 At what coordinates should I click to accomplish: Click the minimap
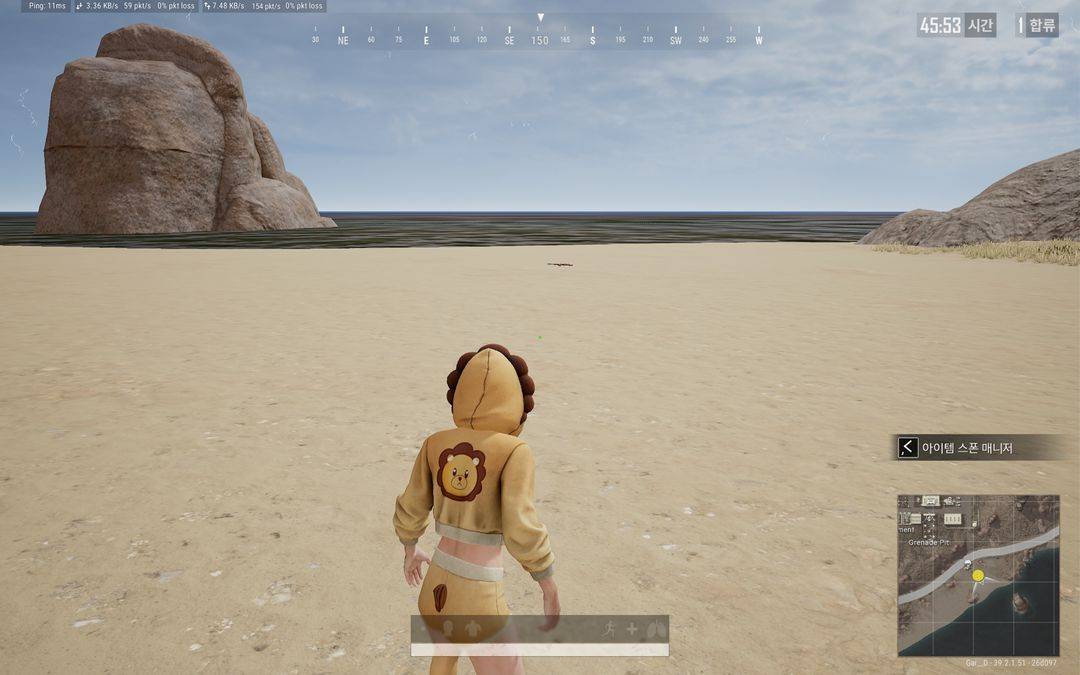978,575
